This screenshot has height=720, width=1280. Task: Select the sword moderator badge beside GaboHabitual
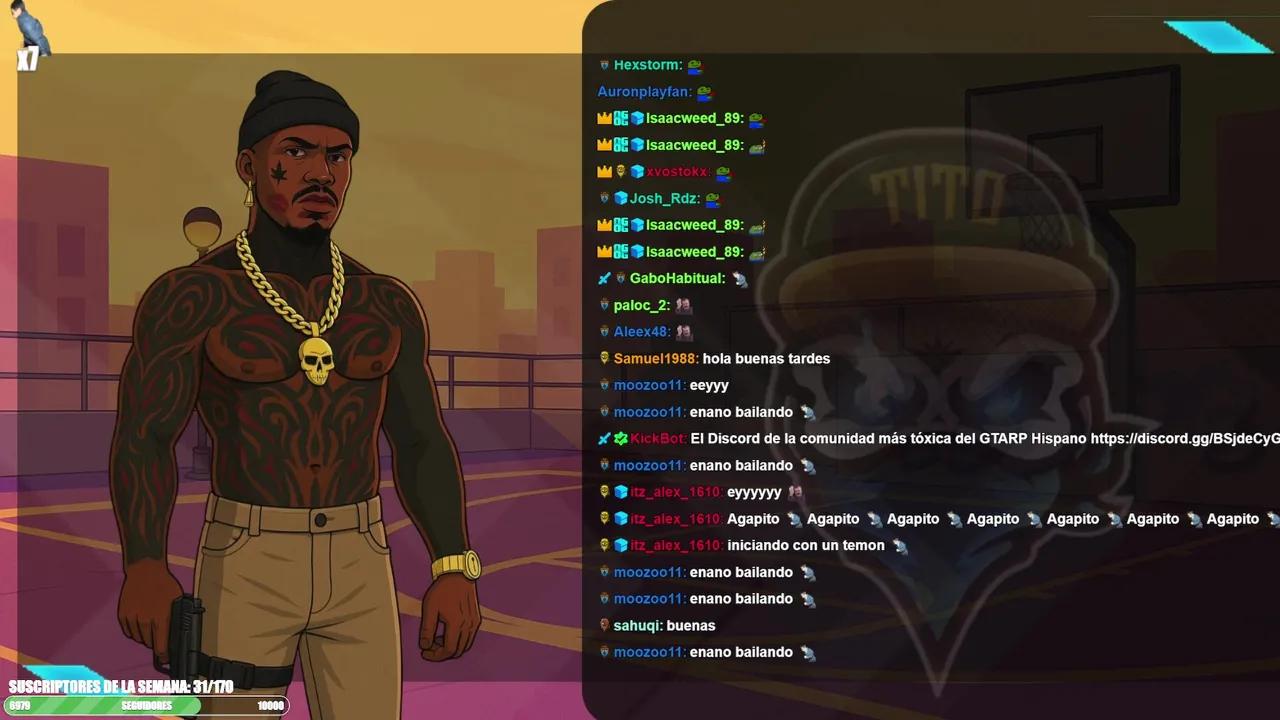click(x=604, y=278)
